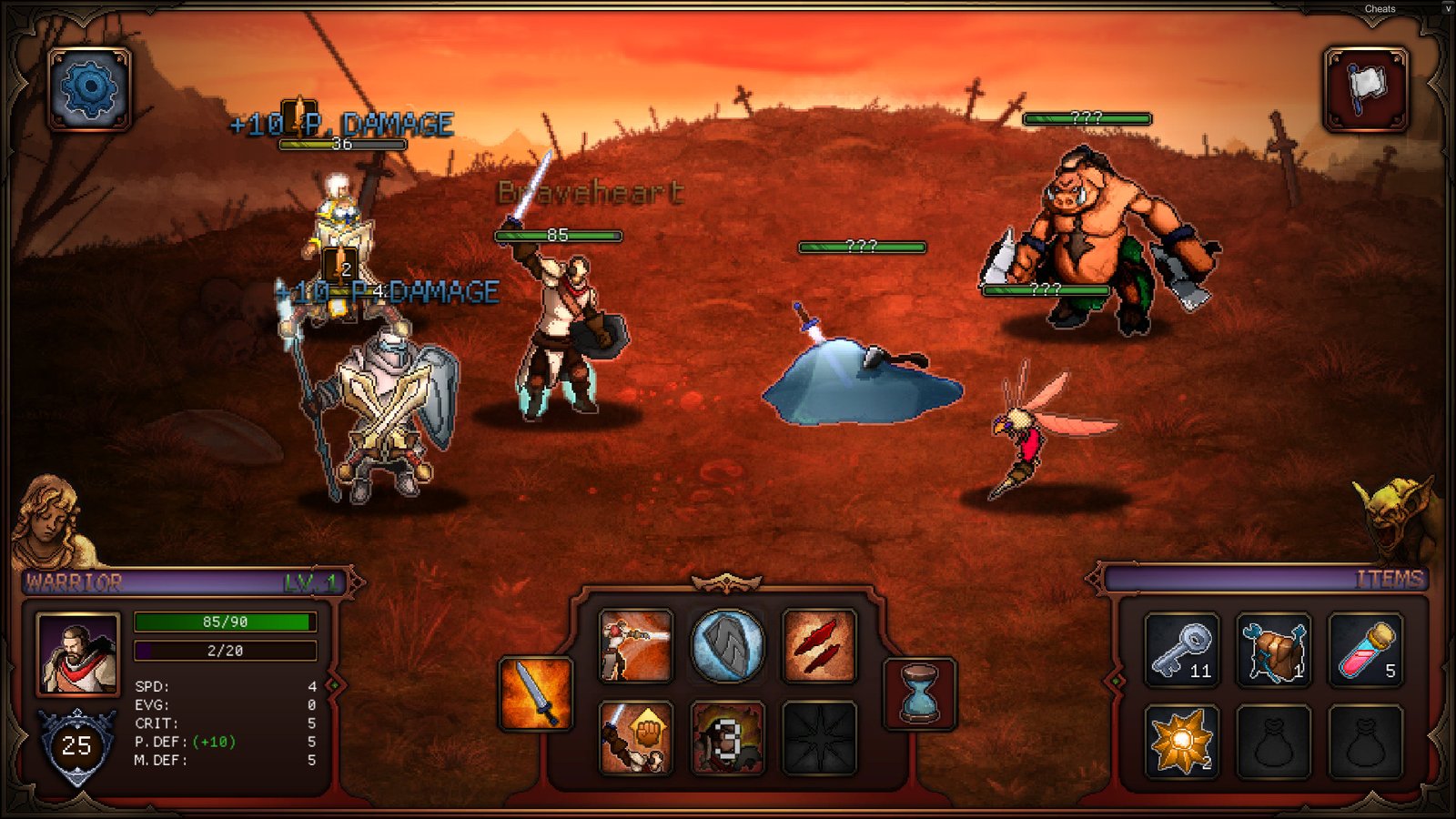This screenshot has width=1456, height=819.
Task: Click the warrior portrait
Action: pyautogui.click(x=78, y=652)
